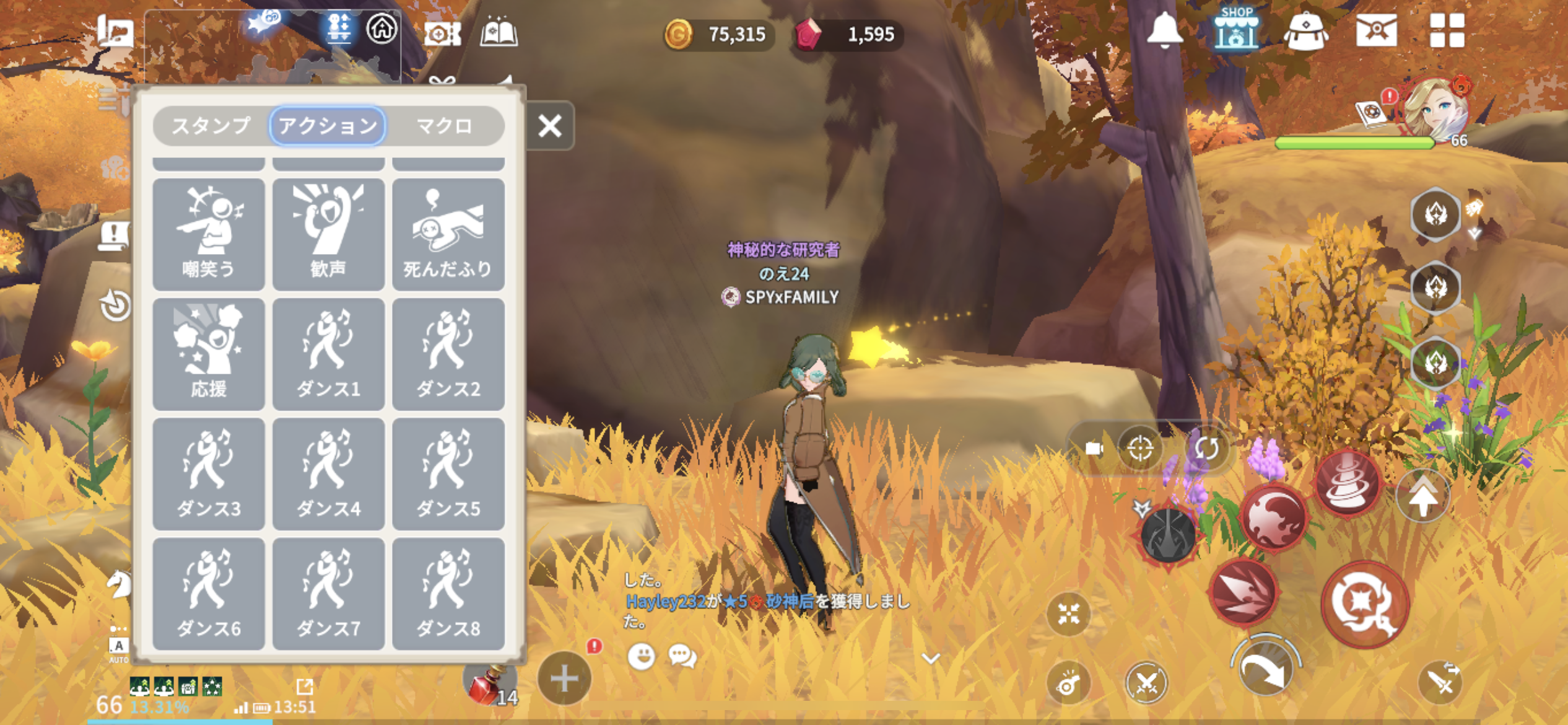The image size is (1568, 725).
Task: Trigger the ダンス8 dance
Action: click(448, 593)
